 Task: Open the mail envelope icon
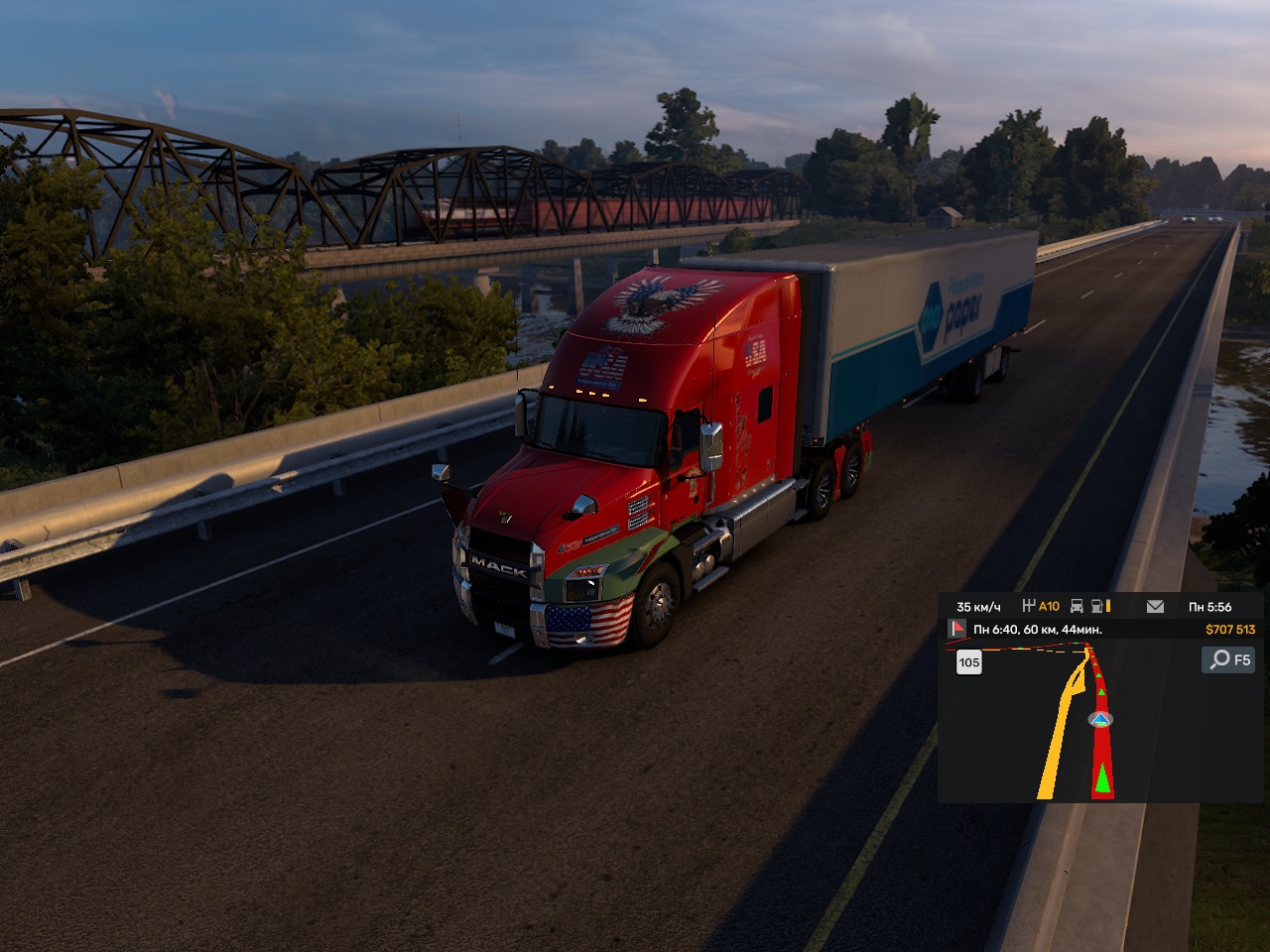(1155, 606)
